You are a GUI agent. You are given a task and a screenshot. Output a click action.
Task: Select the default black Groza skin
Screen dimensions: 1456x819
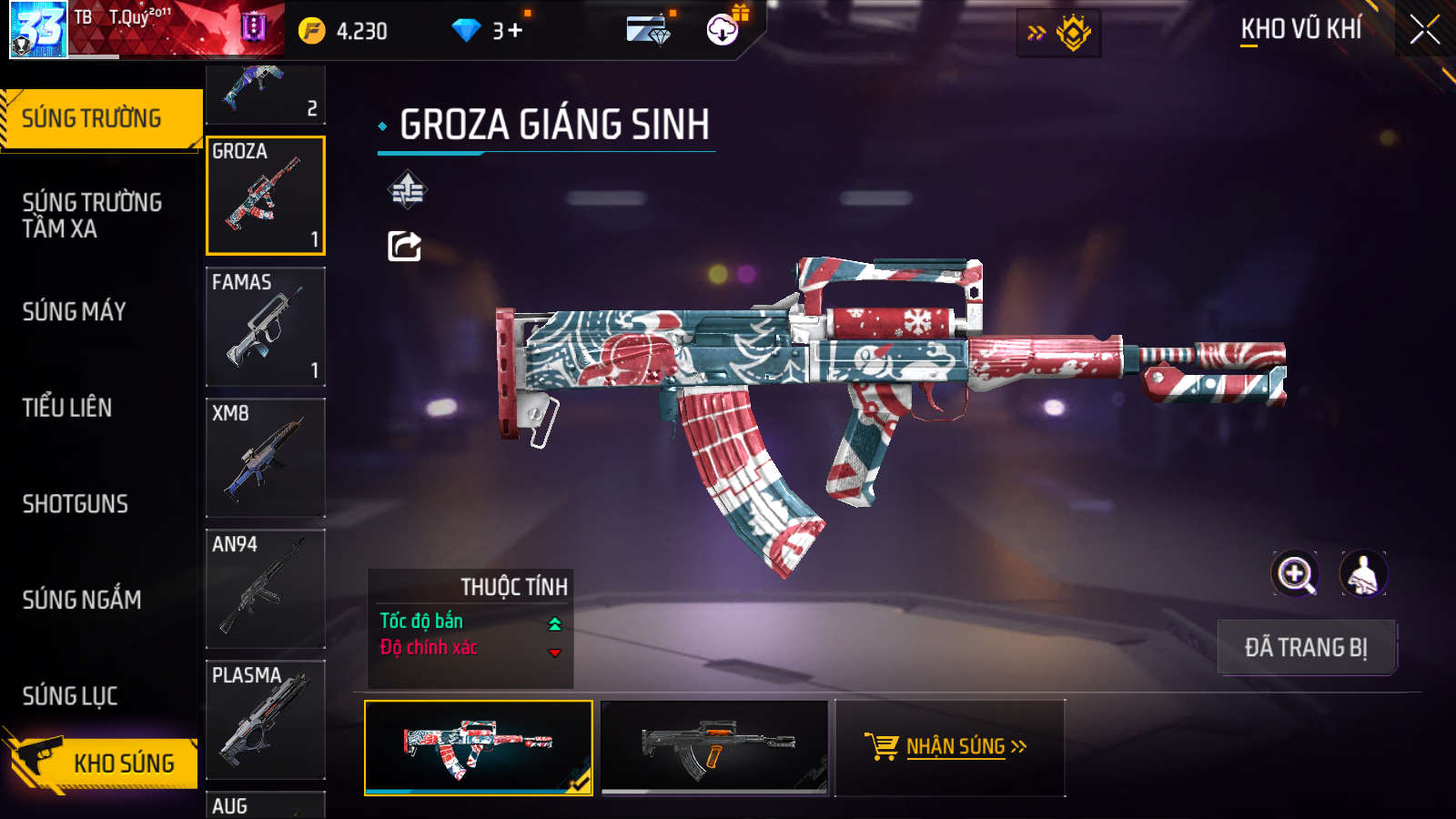pyautogui.click(x=715, y=747)
